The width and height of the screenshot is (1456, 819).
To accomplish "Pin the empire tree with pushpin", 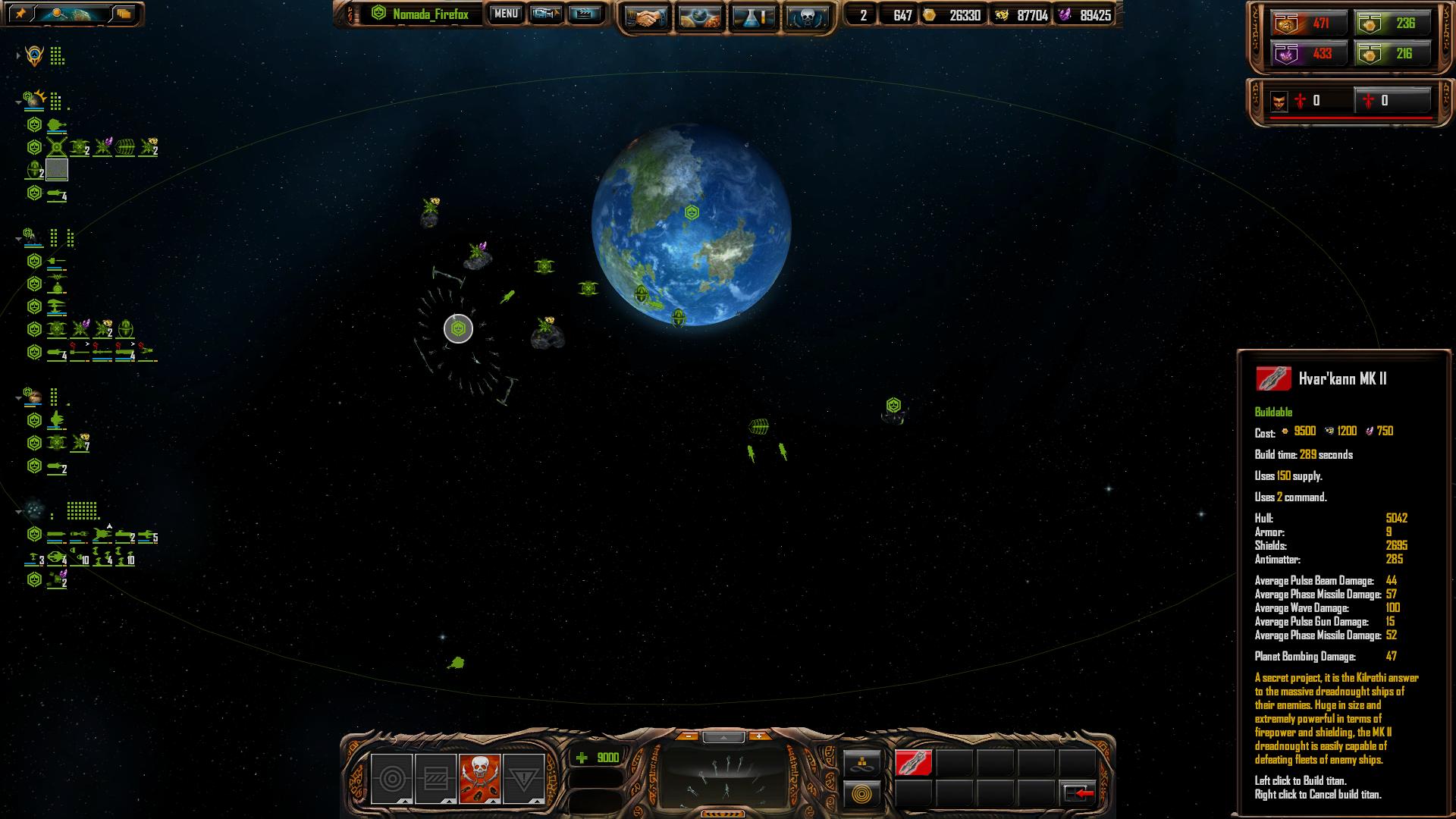I will (21, 14).
